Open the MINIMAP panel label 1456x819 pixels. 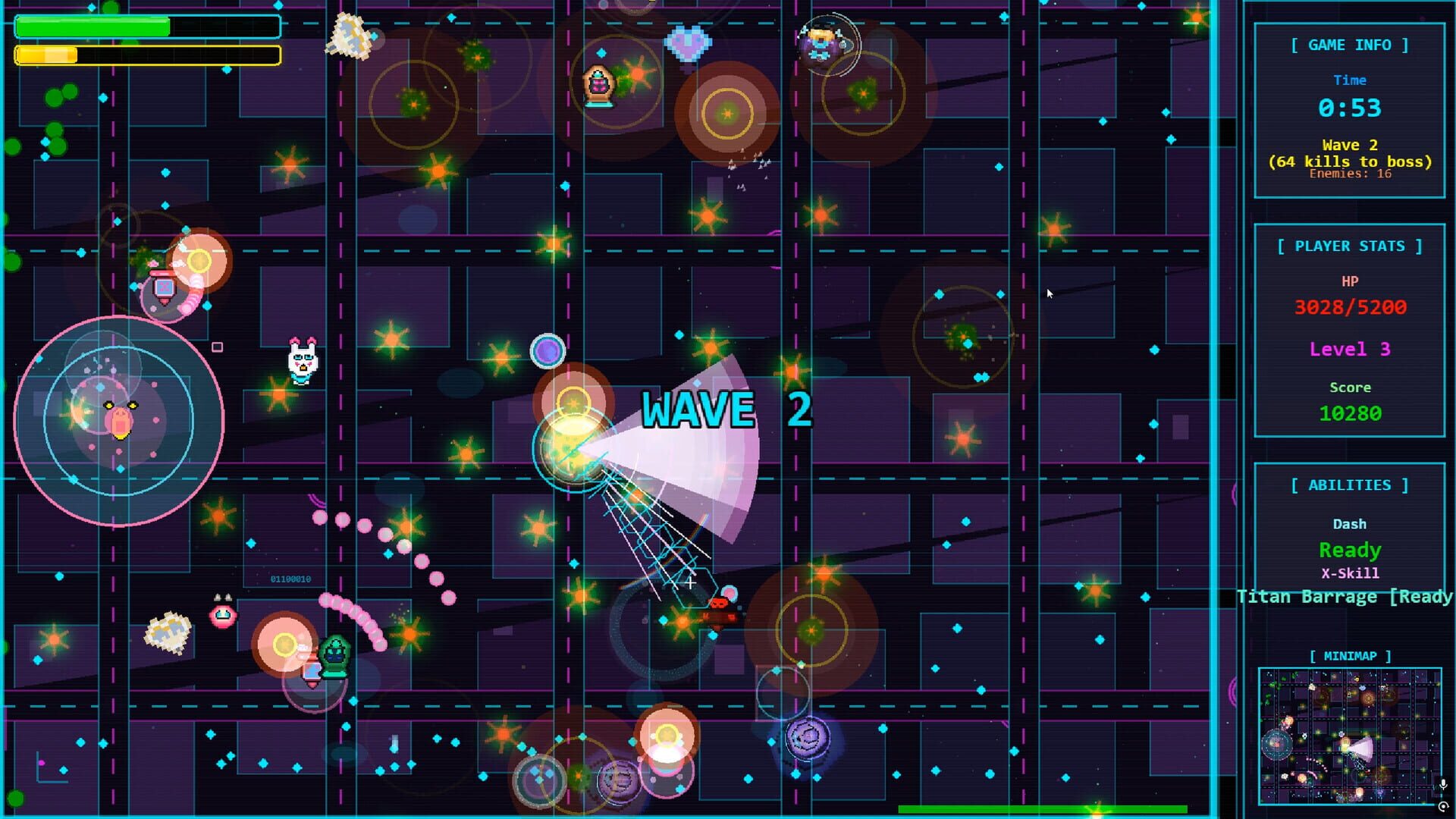[x=1350, y=655]
